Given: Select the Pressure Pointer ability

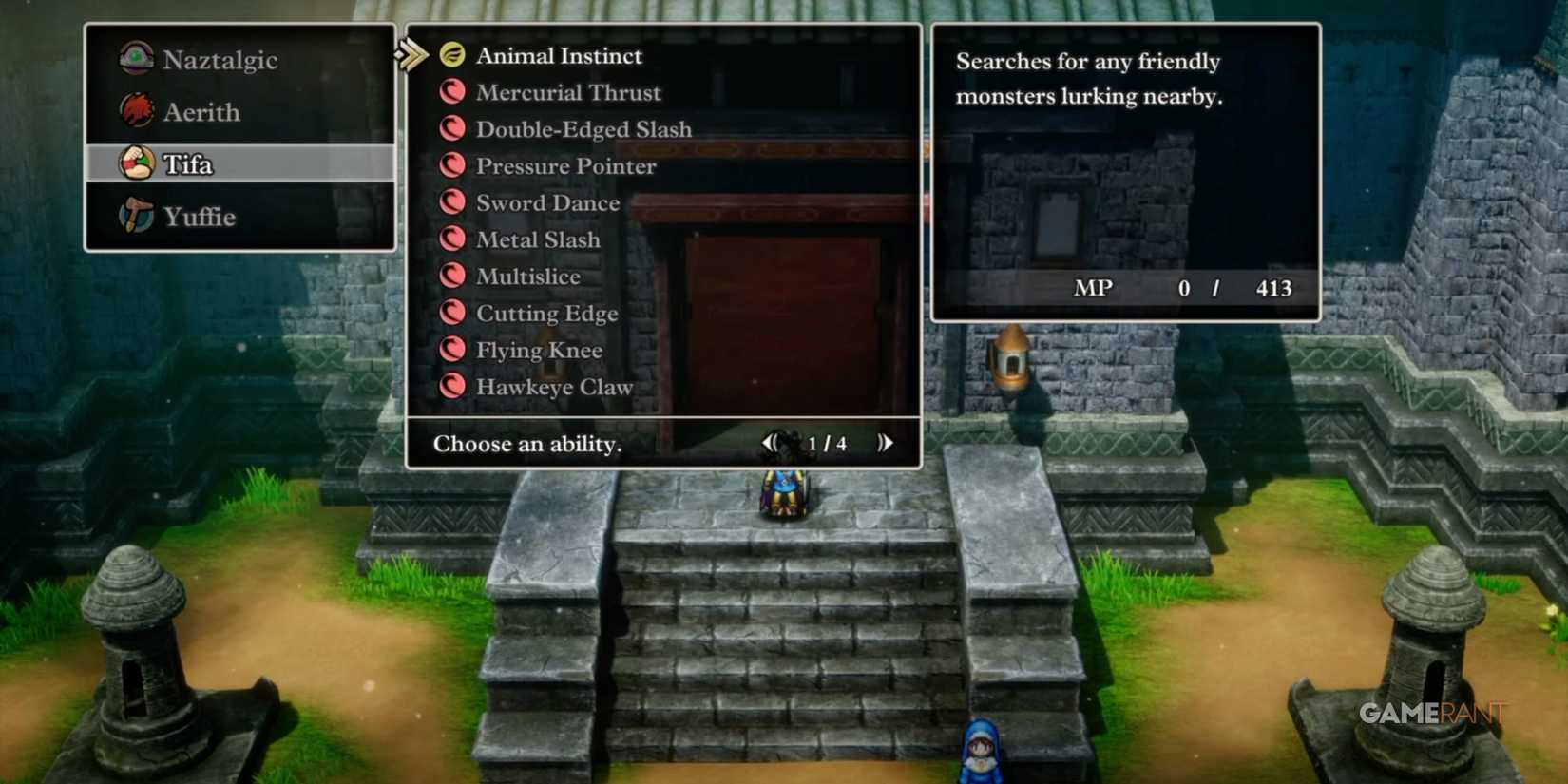Looking at the screenshot, I should point(565,165).
